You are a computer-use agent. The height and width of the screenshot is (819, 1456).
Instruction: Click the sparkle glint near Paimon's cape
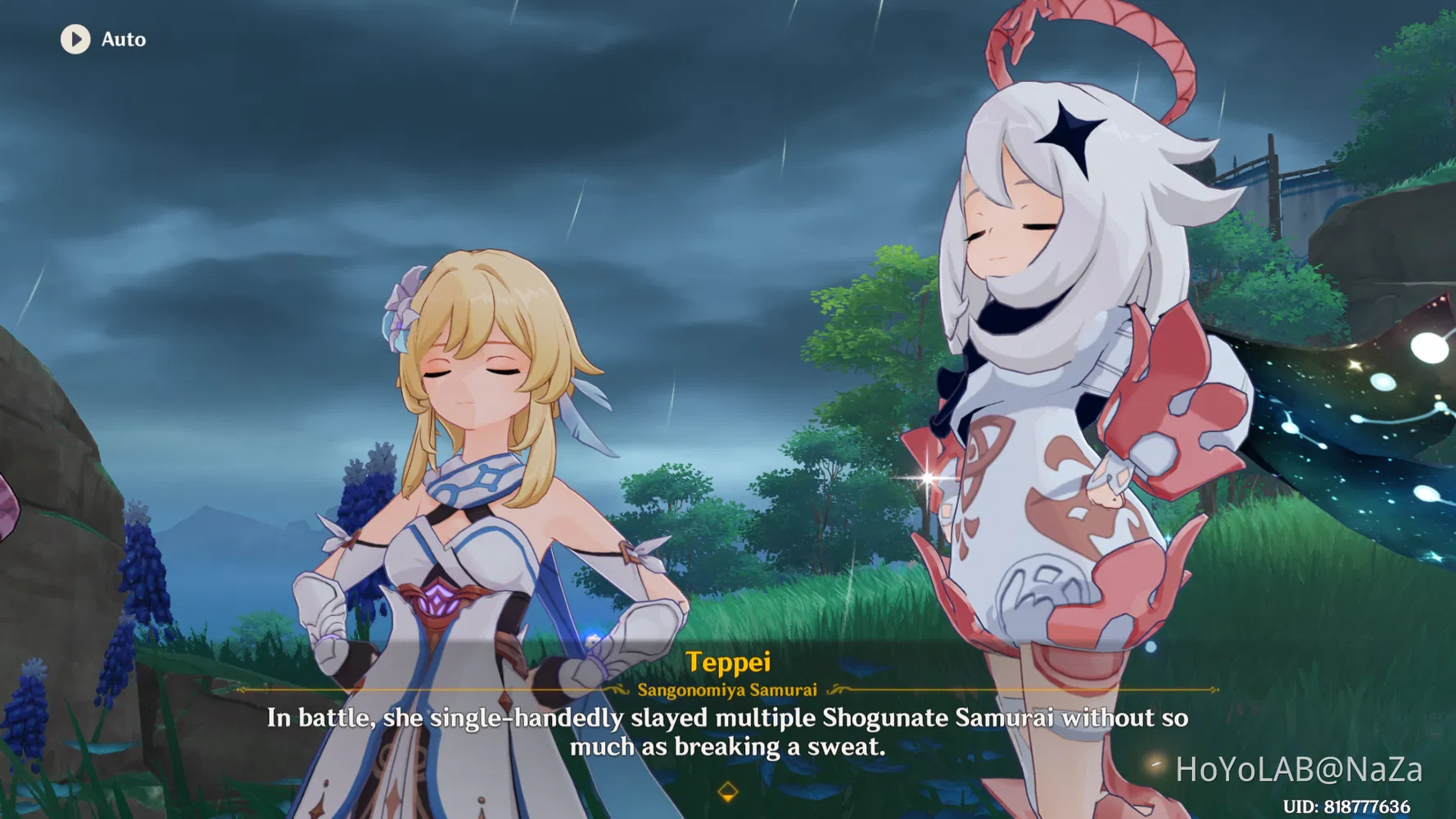coord(926,477)
